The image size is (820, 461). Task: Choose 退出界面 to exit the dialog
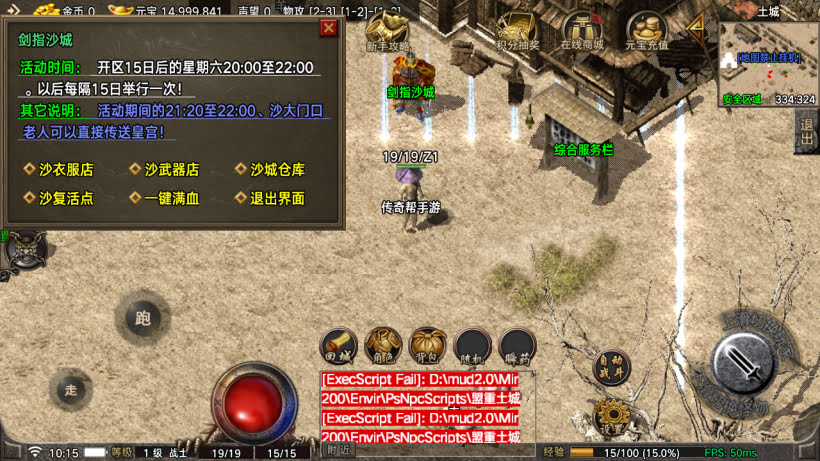tap(277, 198)
